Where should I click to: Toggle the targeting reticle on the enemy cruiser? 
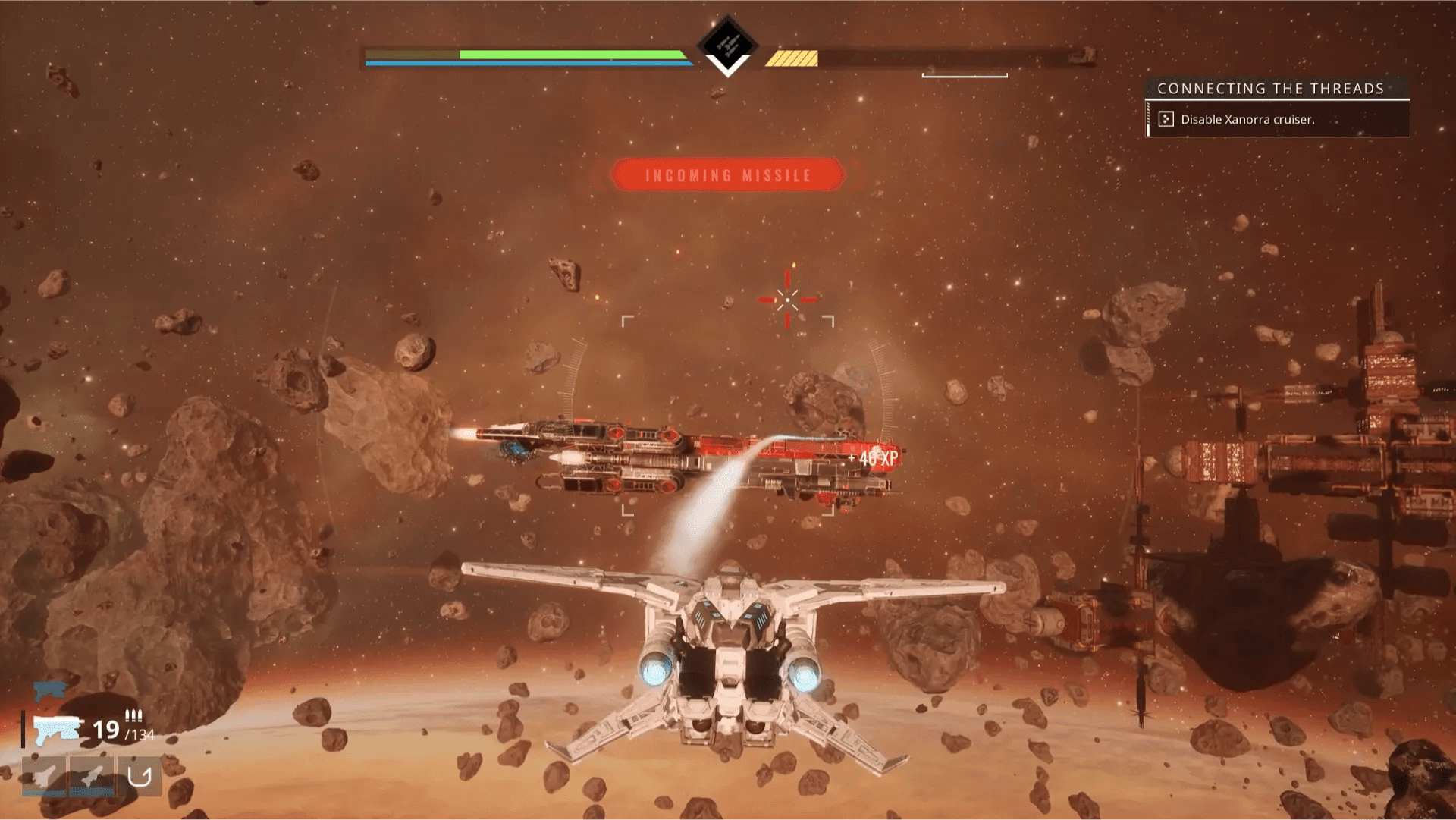(x=789, y=300)
